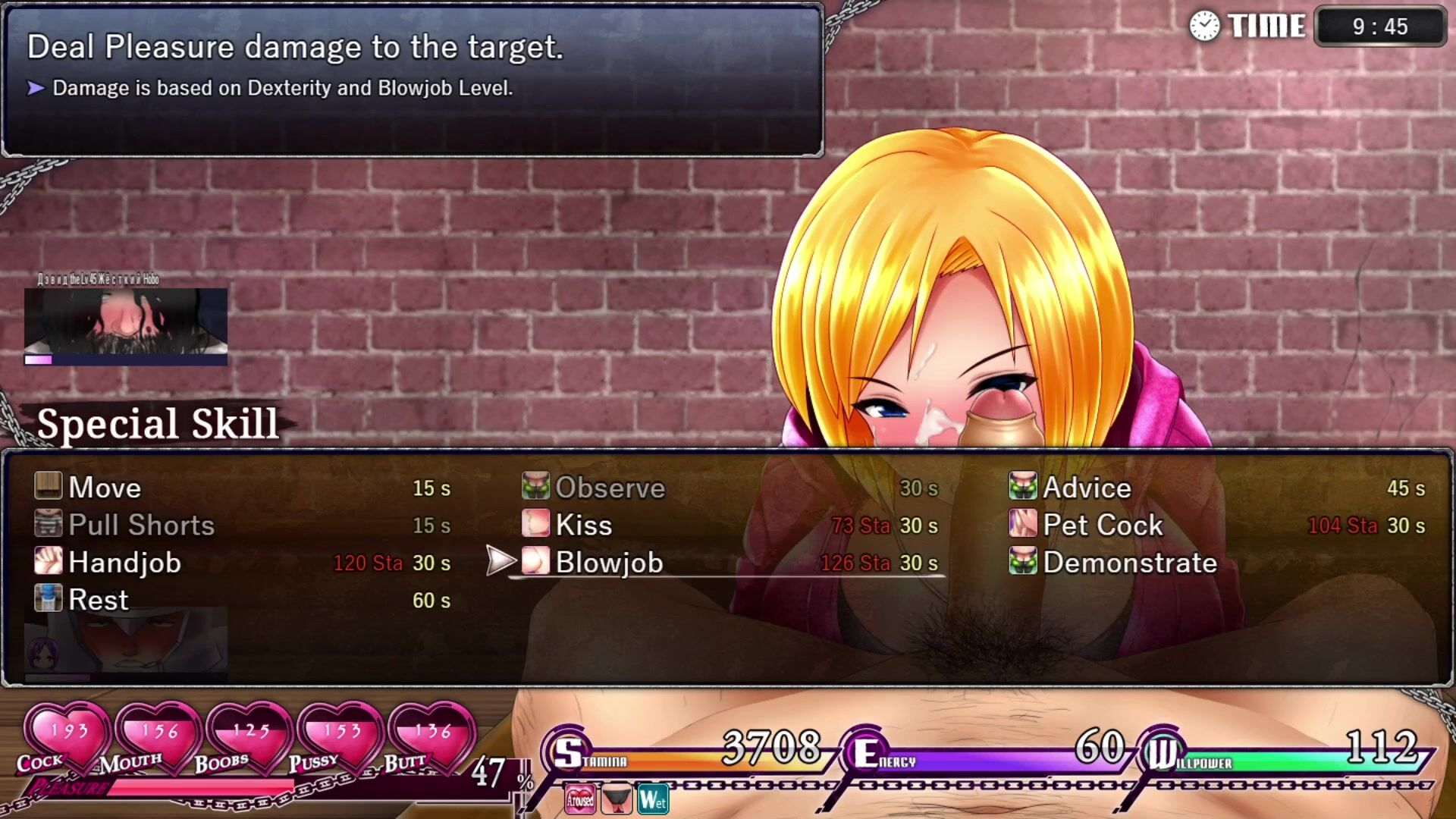Select the highlighted Blowjob entry
This screenshot has height=819, width=1456.
(x=609, y=563)
